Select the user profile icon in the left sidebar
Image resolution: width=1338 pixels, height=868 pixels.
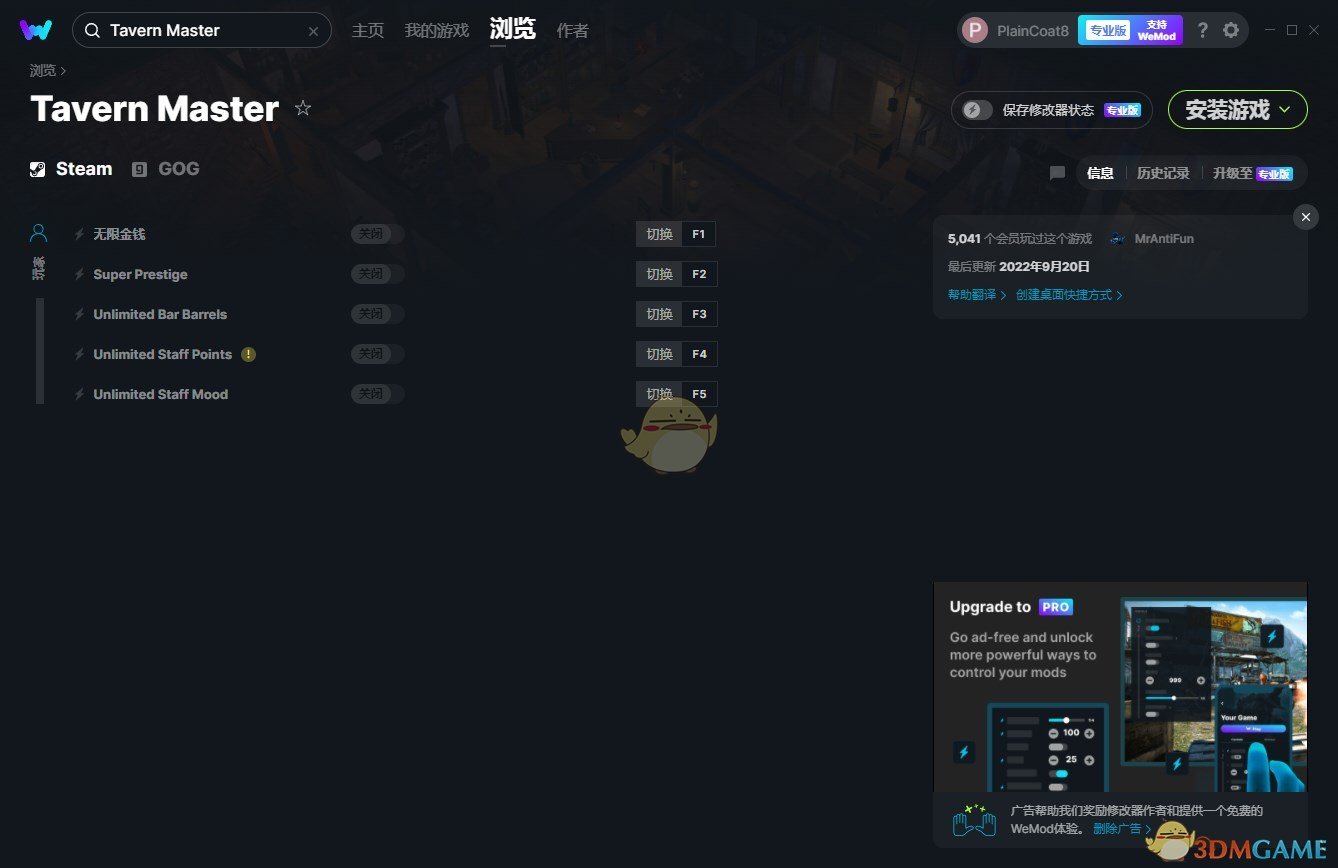[38, 232]
